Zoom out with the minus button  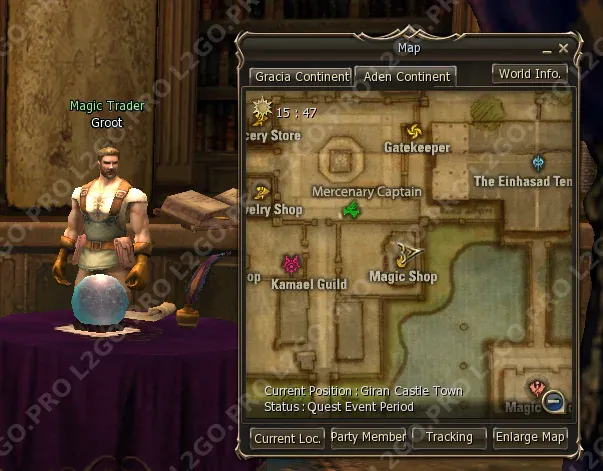point(553,402)
